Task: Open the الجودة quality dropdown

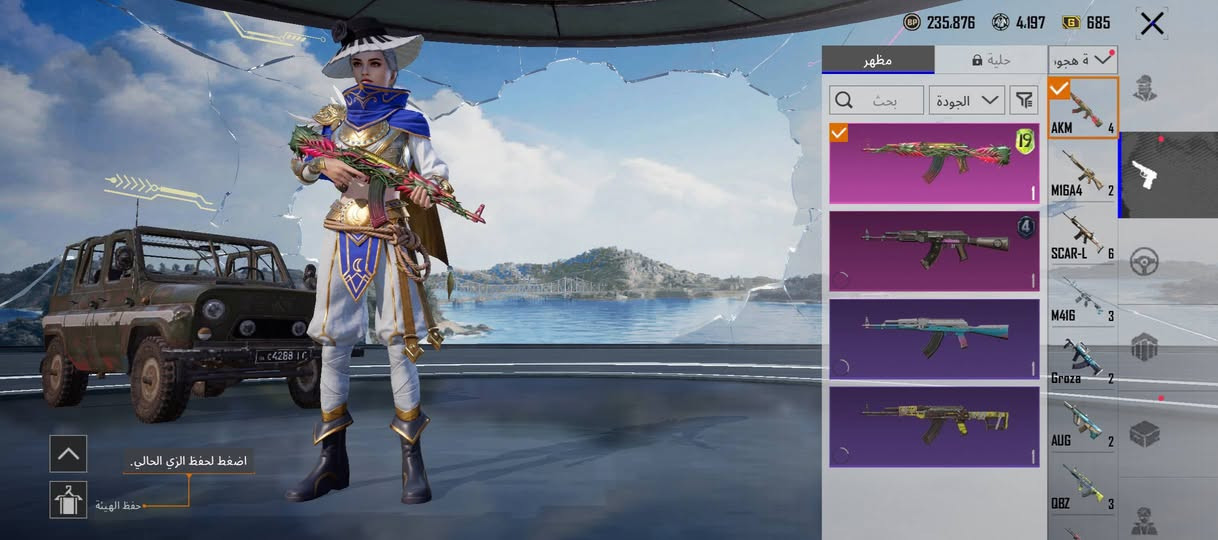Action: point(966,99)
